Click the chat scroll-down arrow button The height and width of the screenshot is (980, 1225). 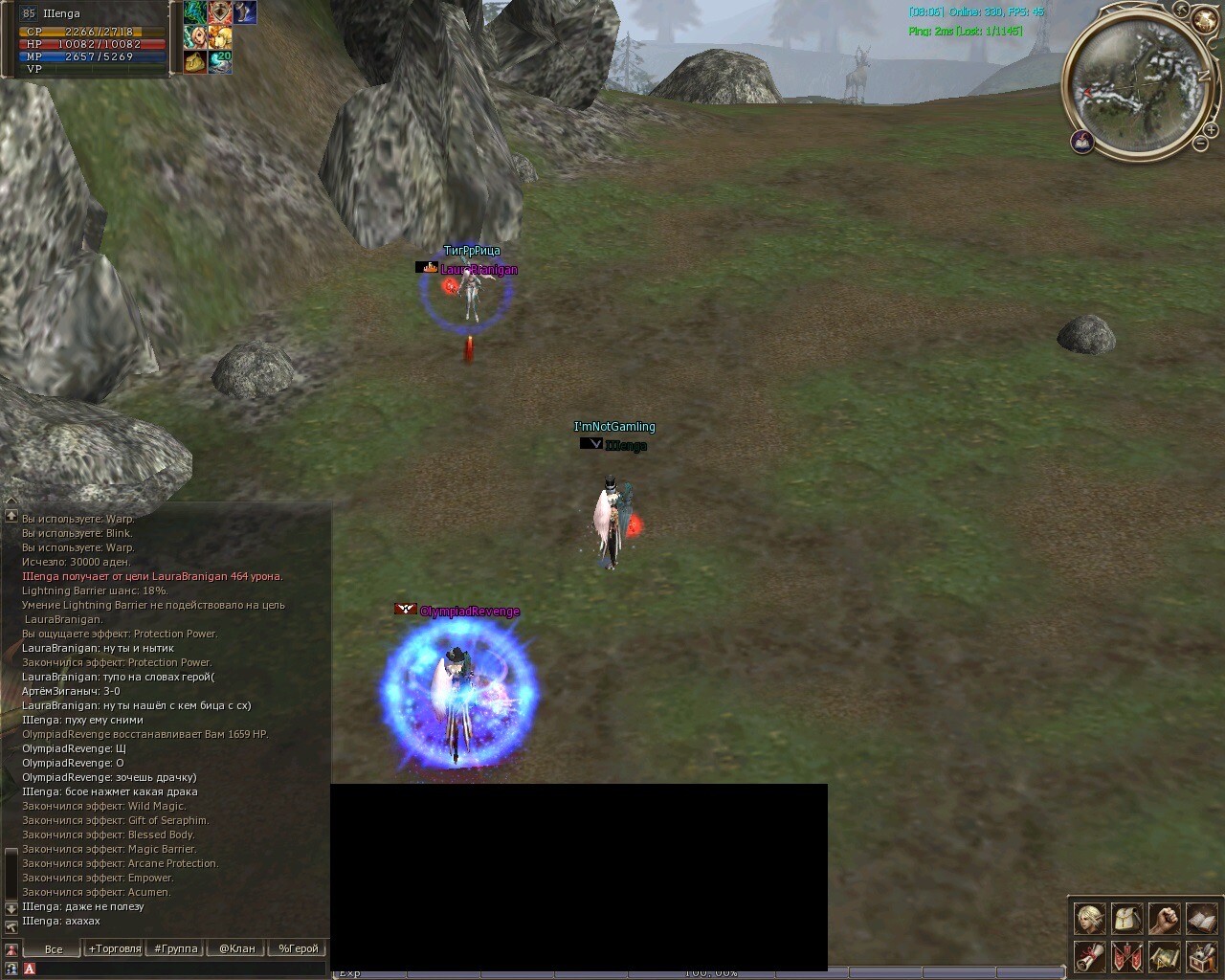pyautogui.click(x=11, y=908)
